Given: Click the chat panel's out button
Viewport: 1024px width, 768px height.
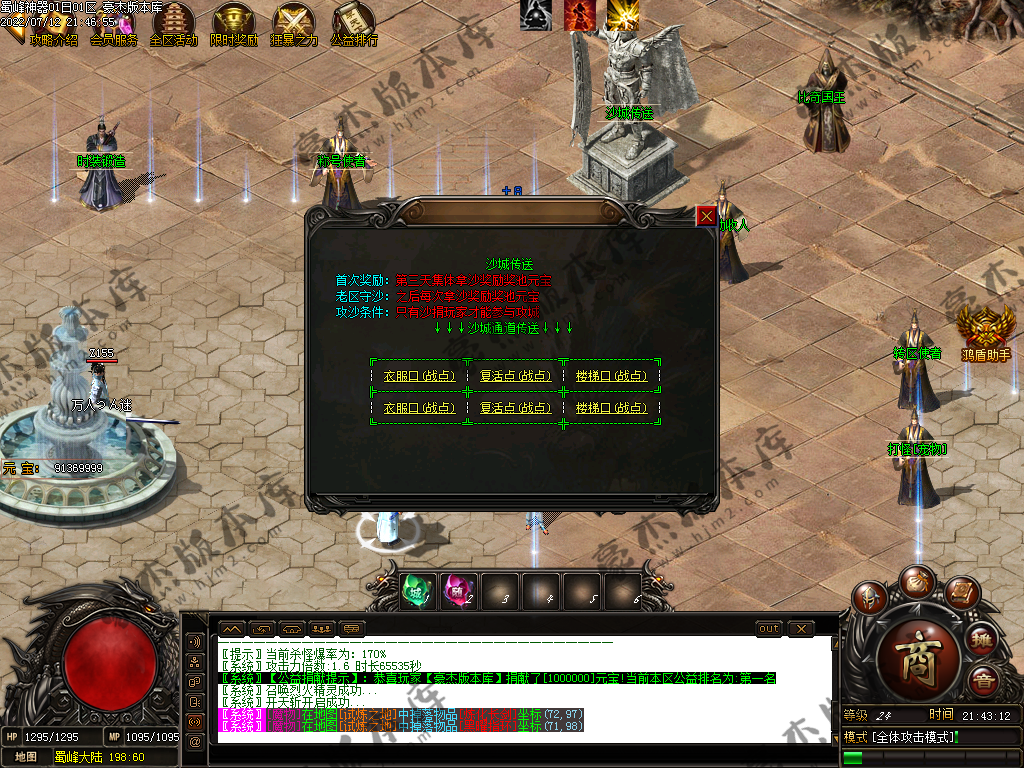Looking at the screenshot, I should pos(768,628).
